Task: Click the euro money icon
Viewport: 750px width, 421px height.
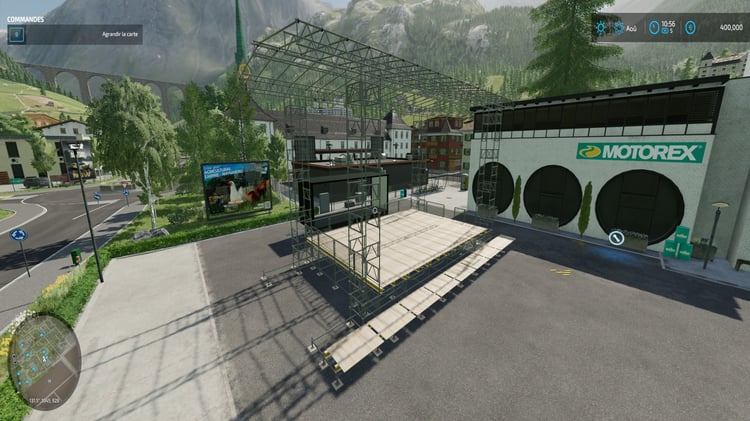Action: [x=691, y=27]
